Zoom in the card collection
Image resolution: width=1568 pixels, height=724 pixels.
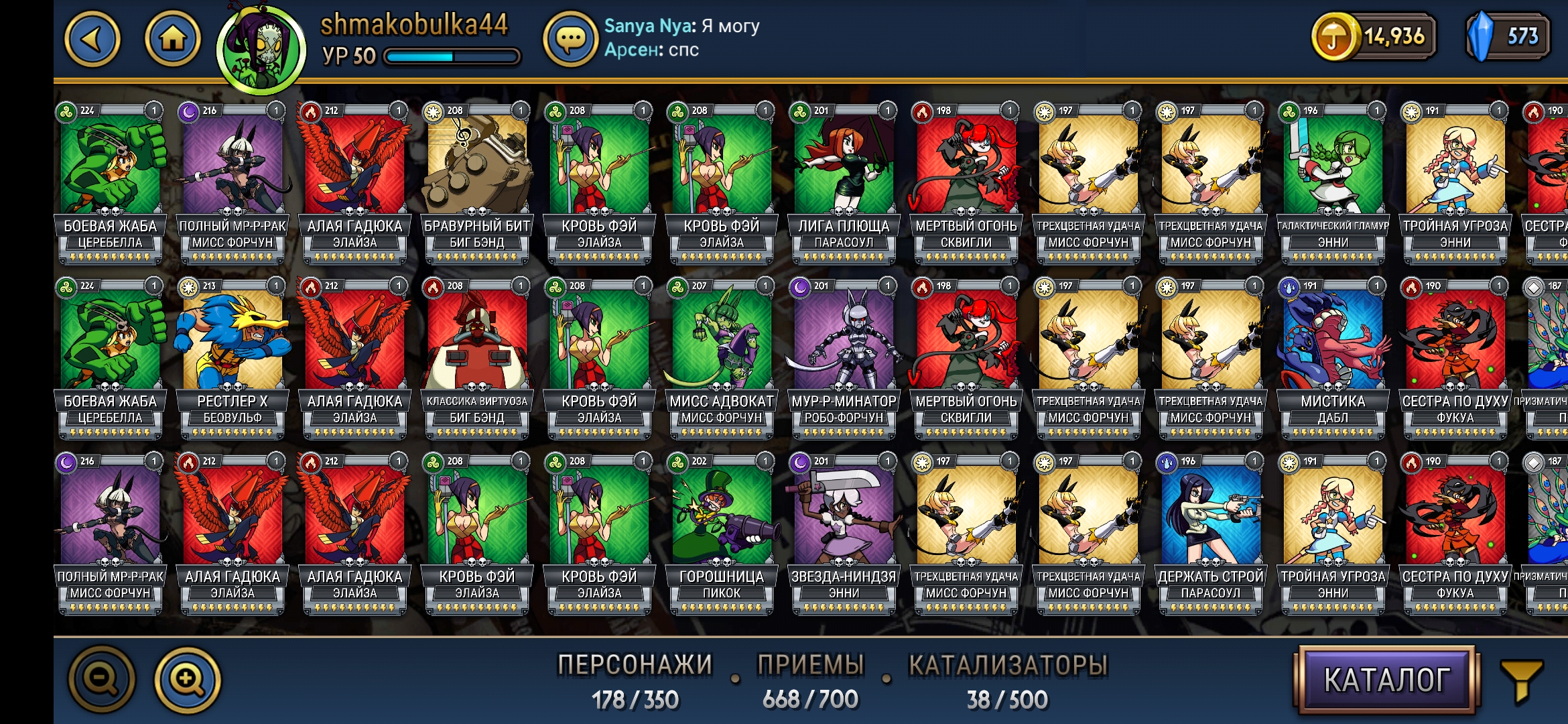[188, 679]
